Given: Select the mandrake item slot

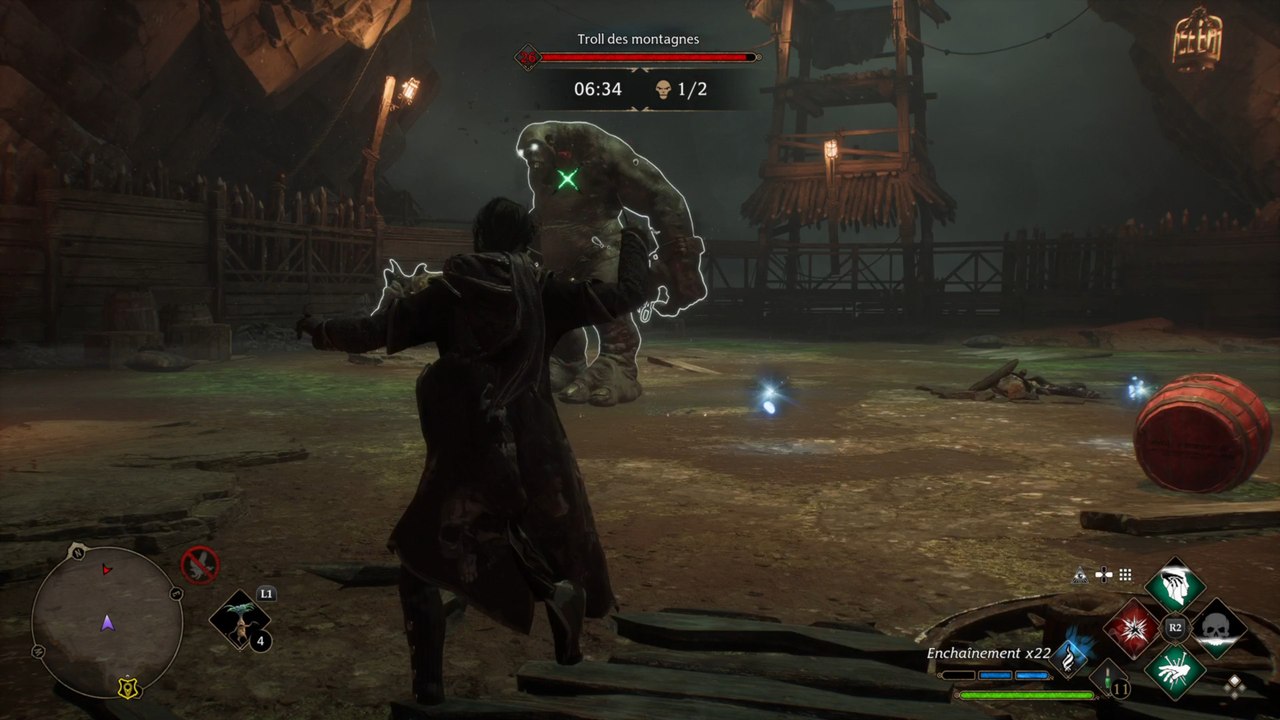Looking at the screenshot, I should [241, 620].
